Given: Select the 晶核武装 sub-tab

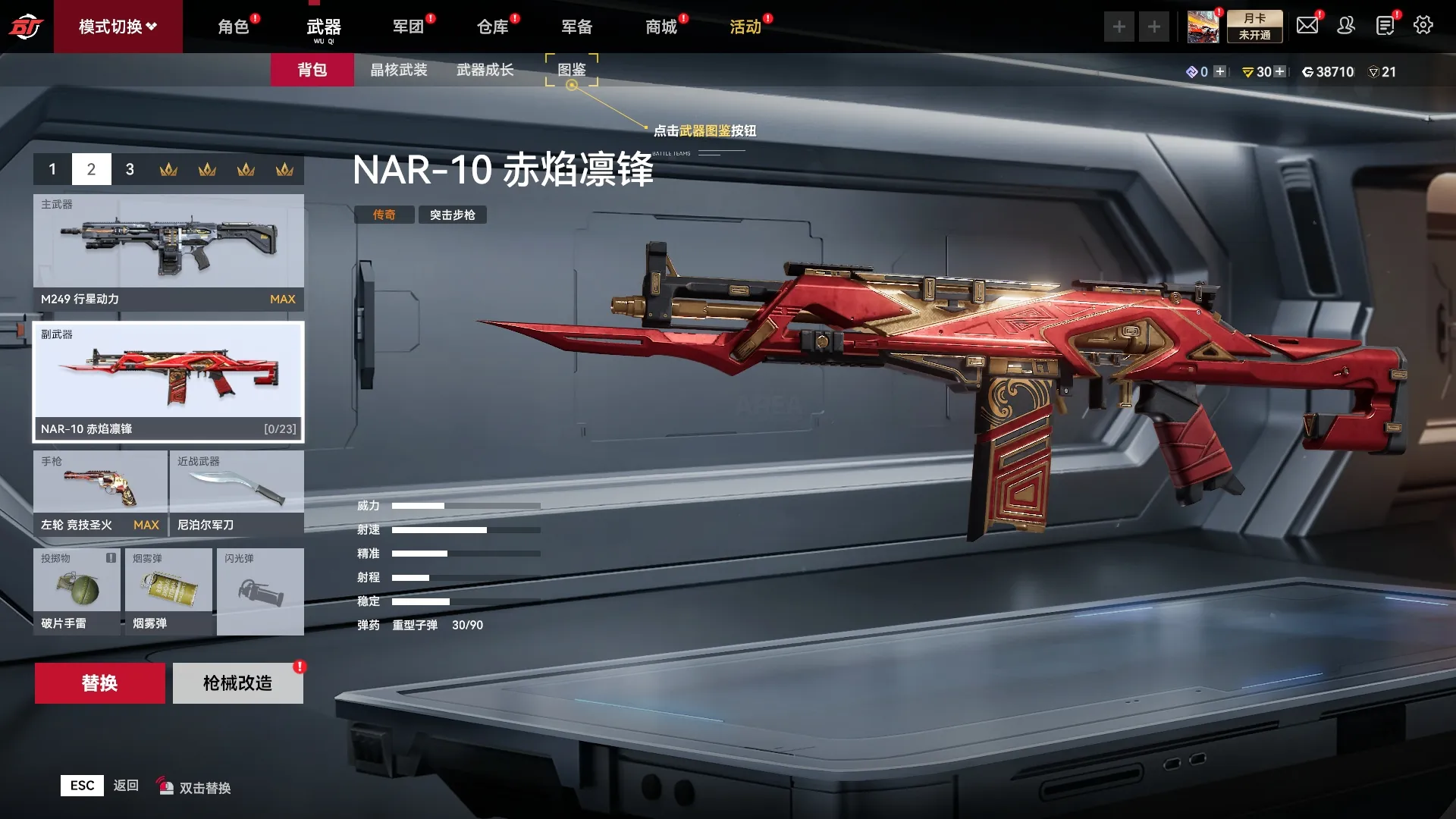Looking at the screenshot, I should point(399,70).
